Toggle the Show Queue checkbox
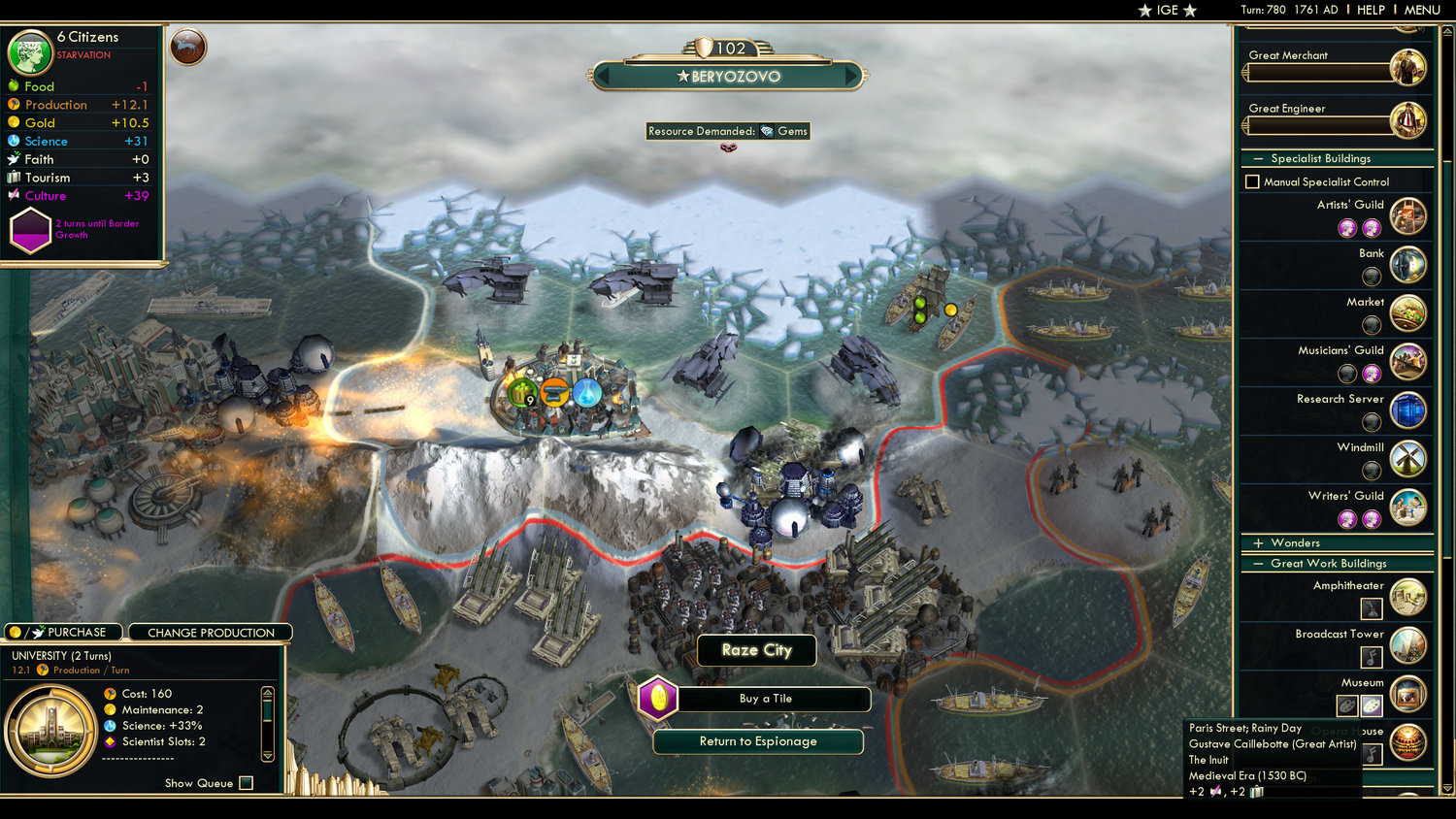 click(x=246, y=783)
